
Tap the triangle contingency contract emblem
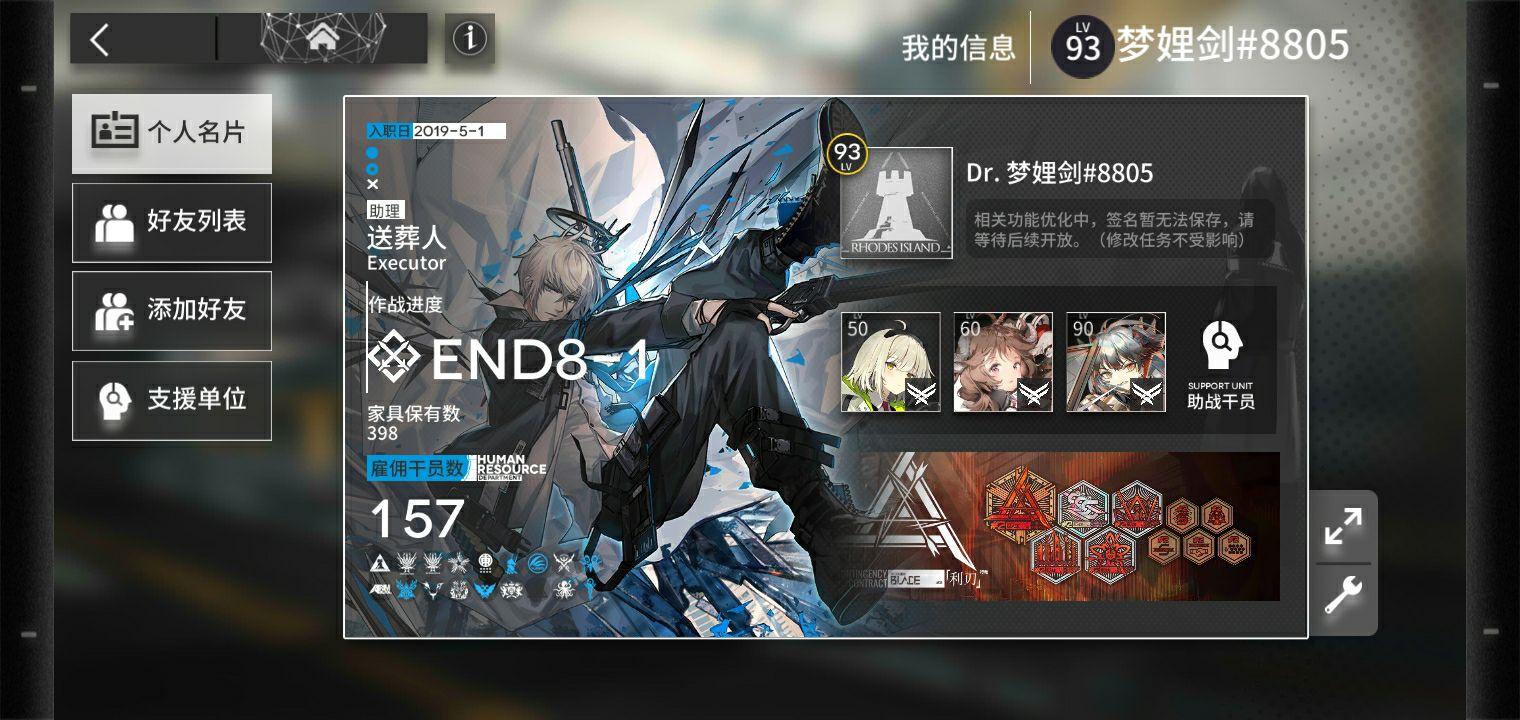coord(379,563)
